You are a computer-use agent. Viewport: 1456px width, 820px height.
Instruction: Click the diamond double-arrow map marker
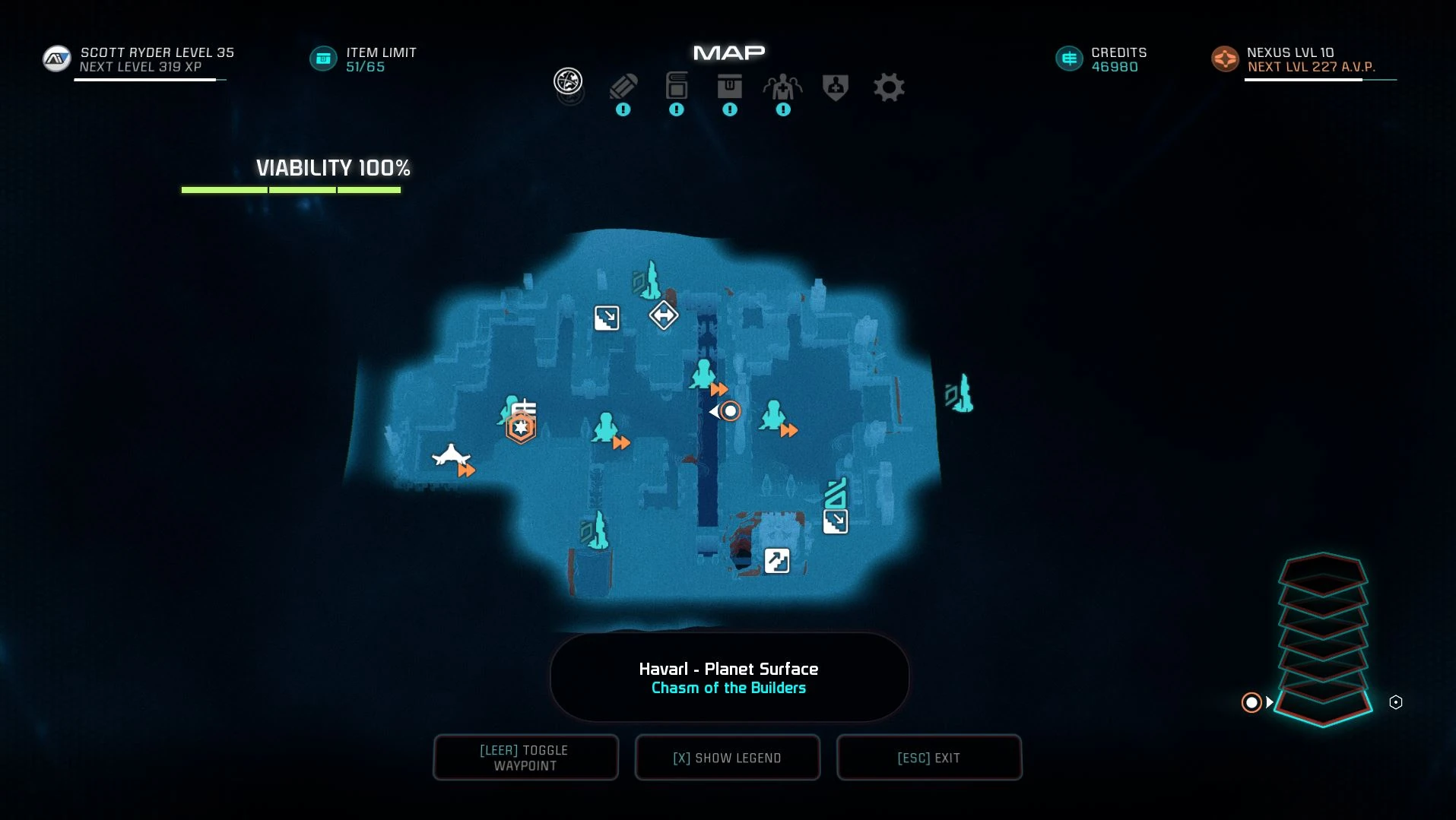pos(664,315)
